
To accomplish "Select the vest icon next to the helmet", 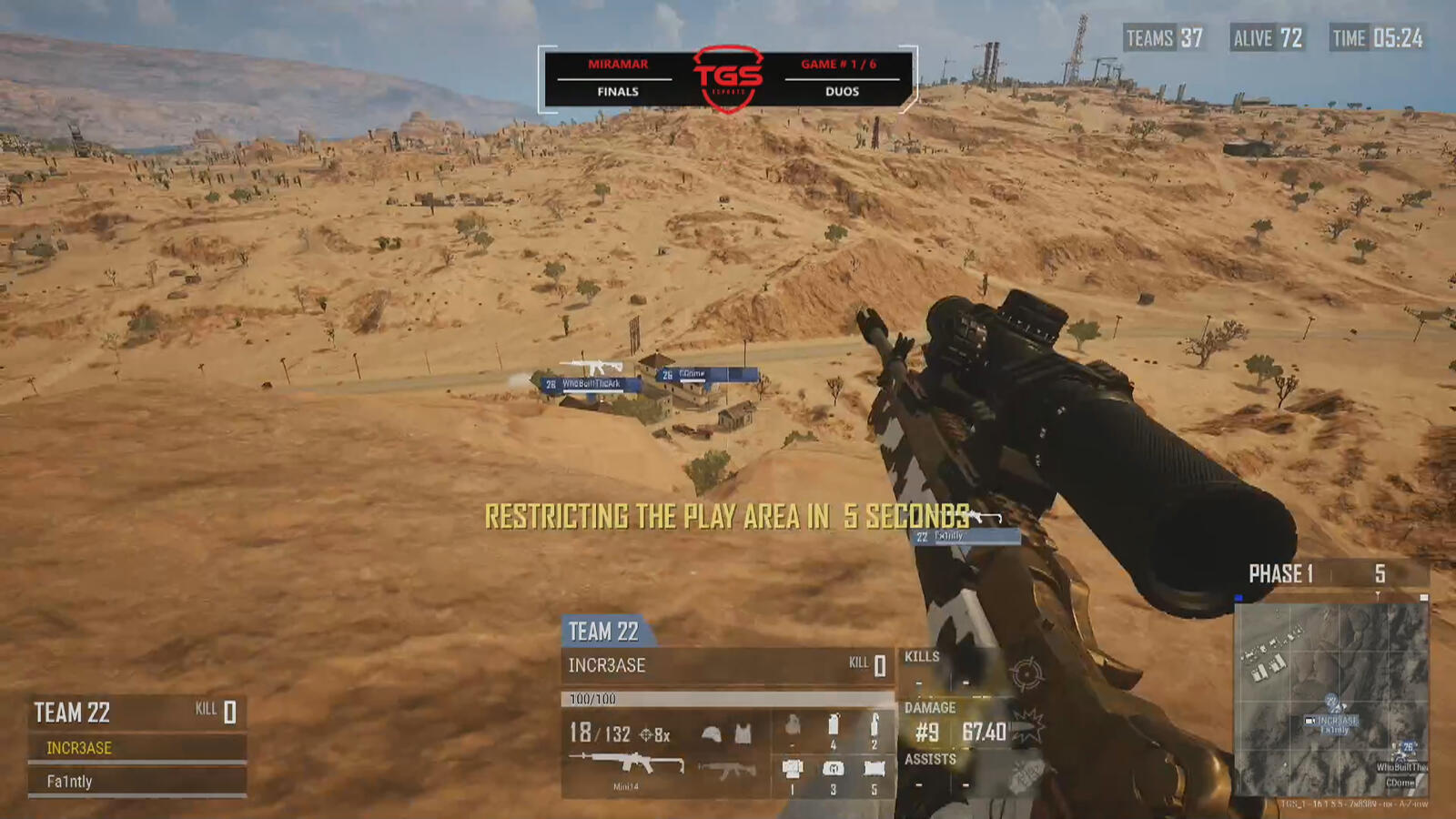I will pos(743,731).
